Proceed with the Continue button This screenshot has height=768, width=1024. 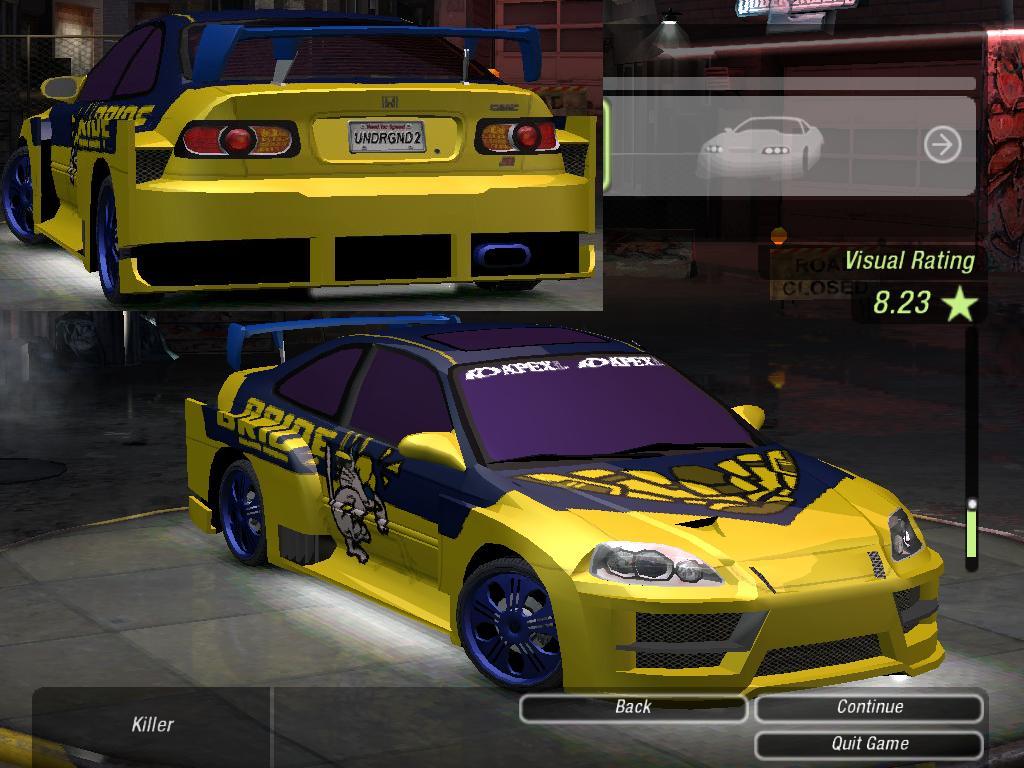pyautogui.click(x=869, y=707)
